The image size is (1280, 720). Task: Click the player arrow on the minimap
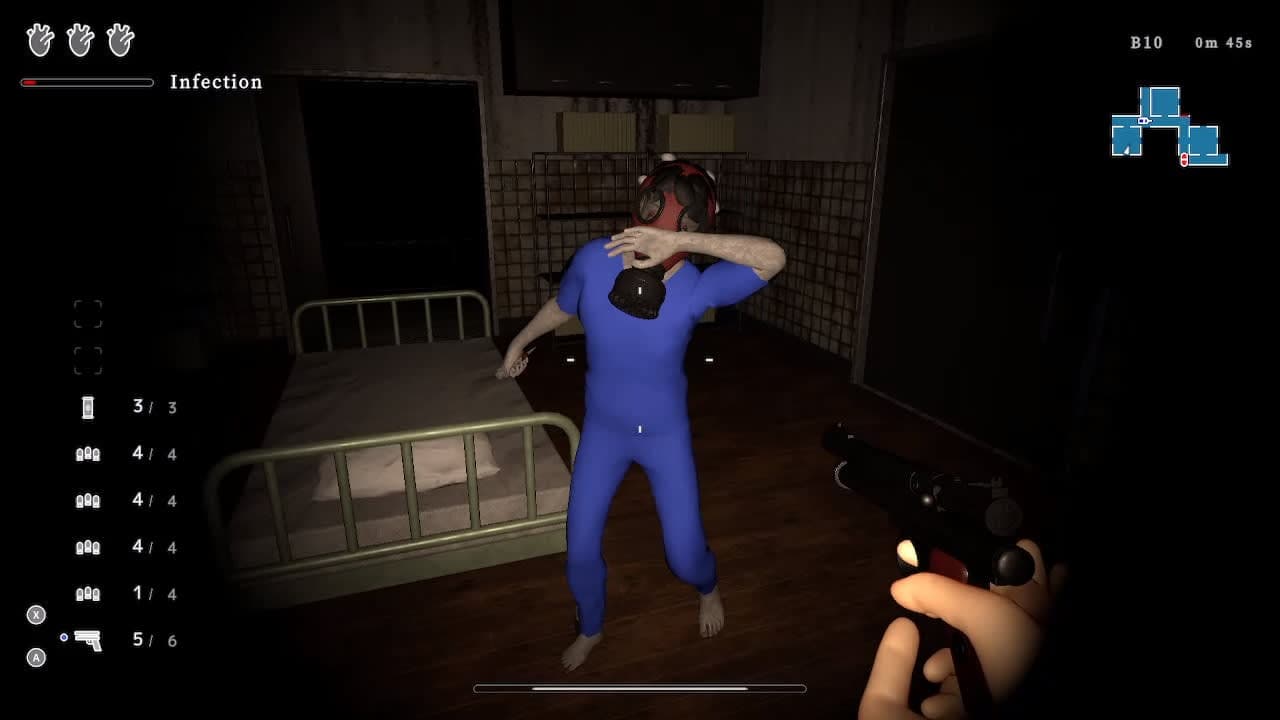point(1126,149)
